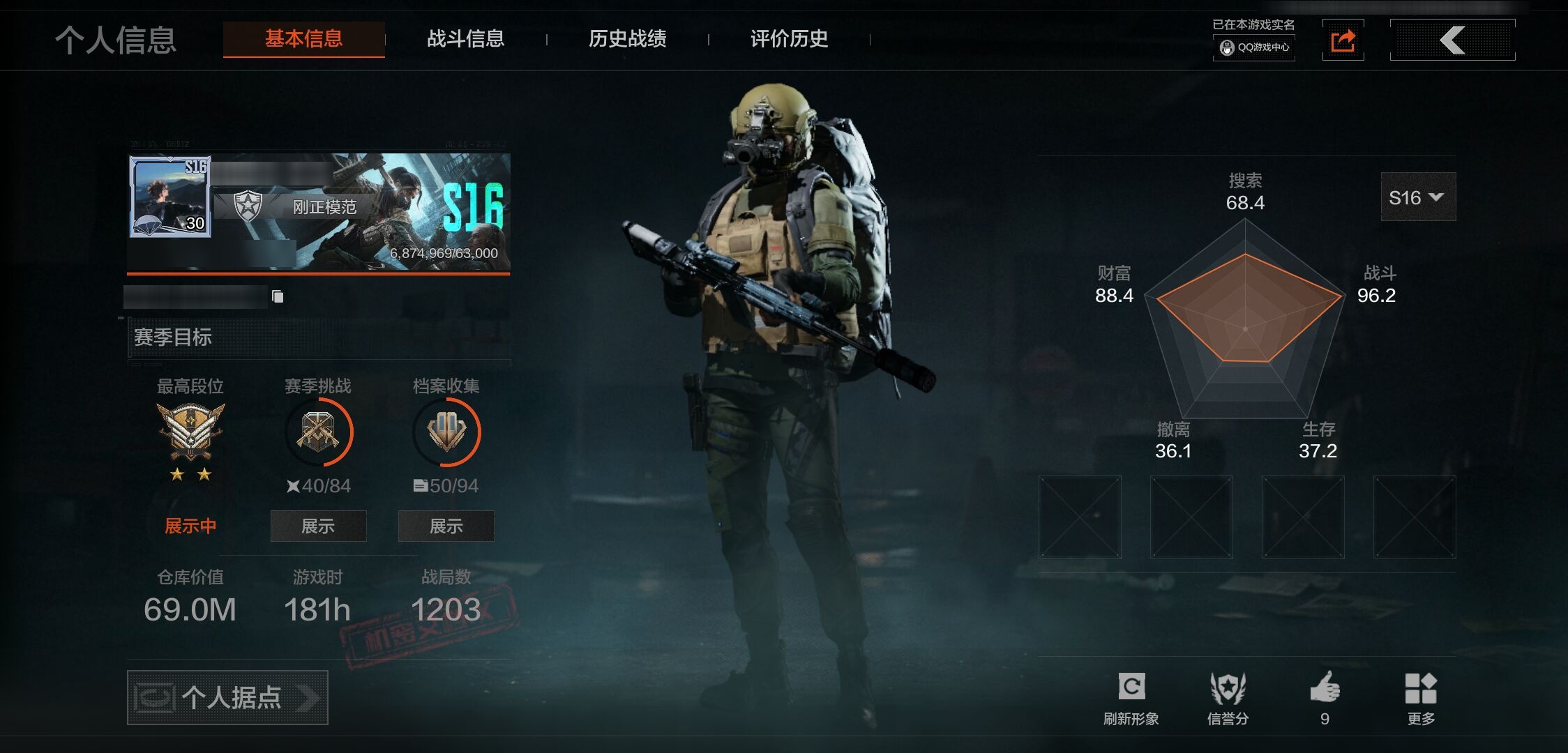Go back with the arrow button

tap(1452, 40)
